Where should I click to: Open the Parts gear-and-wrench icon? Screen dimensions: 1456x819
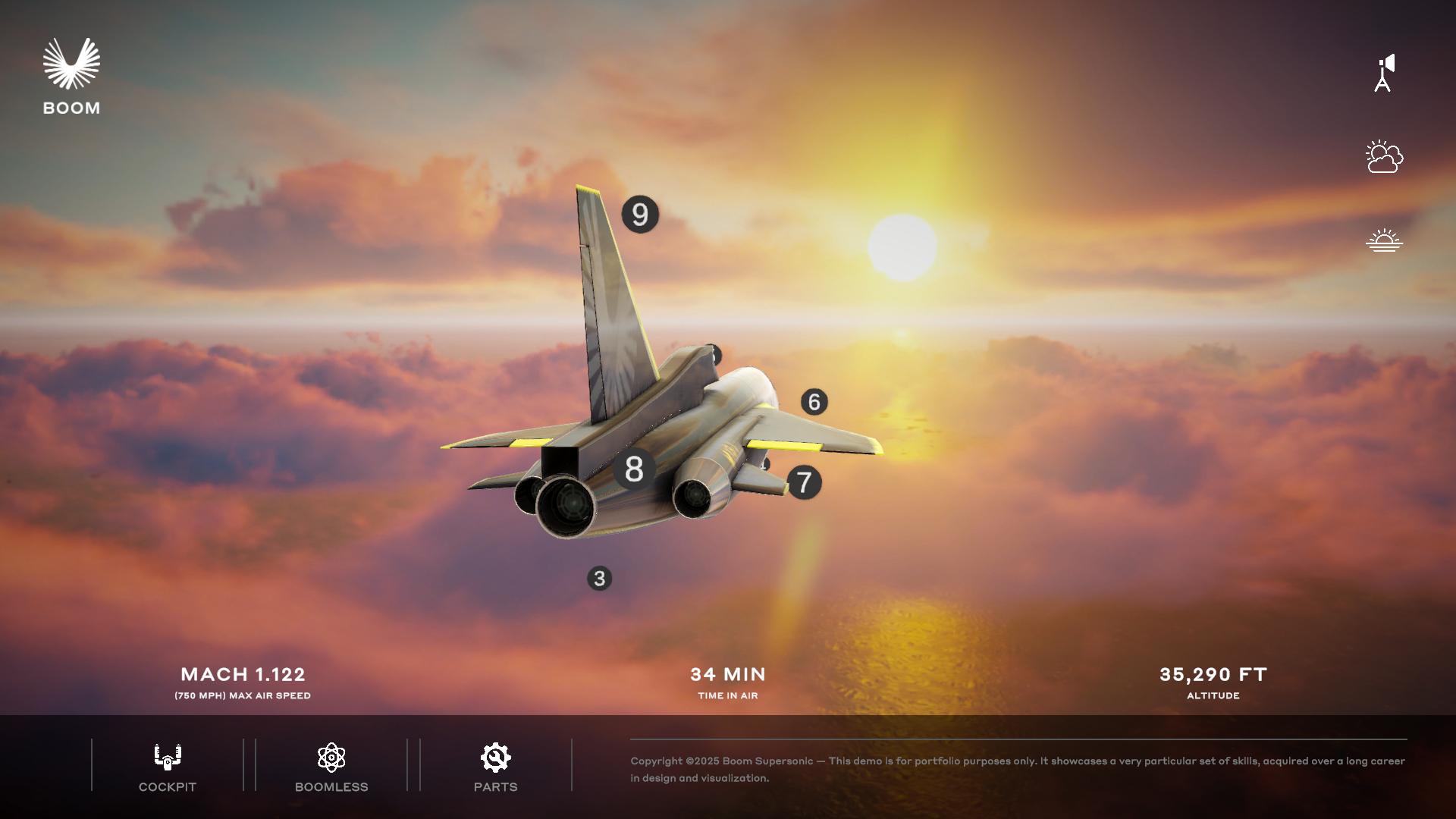pyautogui.click(x=494, y=756)
